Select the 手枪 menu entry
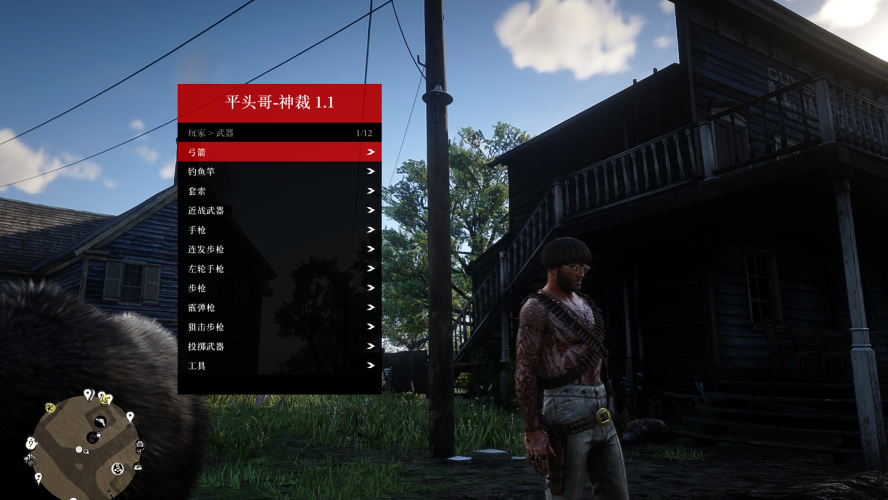This screenshot has height=500, width=888. (279, 230)
